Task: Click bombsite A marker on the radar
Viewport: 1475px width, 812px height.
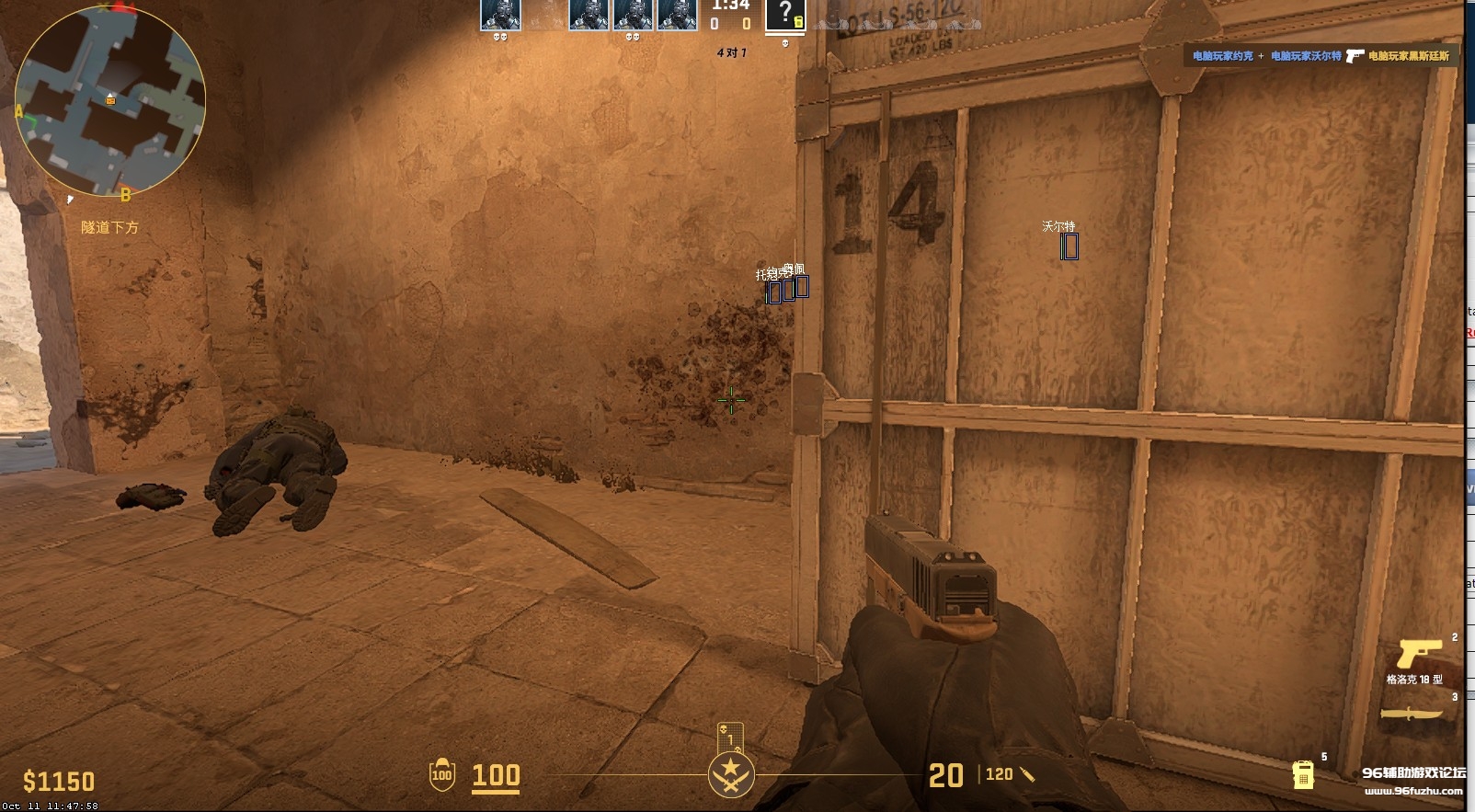Action: (17, 111)
